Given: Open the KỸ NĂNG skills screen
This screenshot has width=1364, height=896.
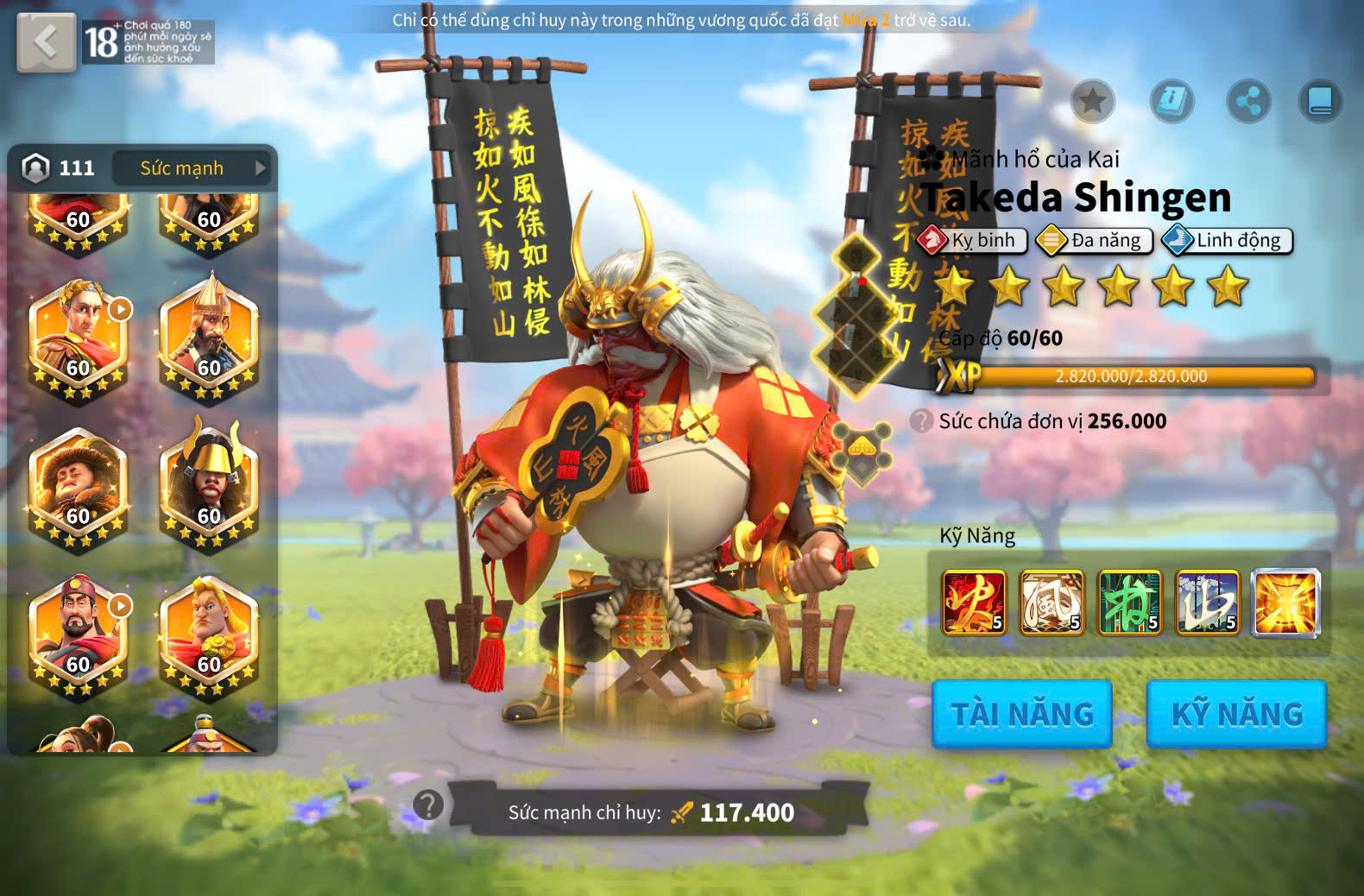Looking at the screenshot, I should click(x=1236, y=714).
